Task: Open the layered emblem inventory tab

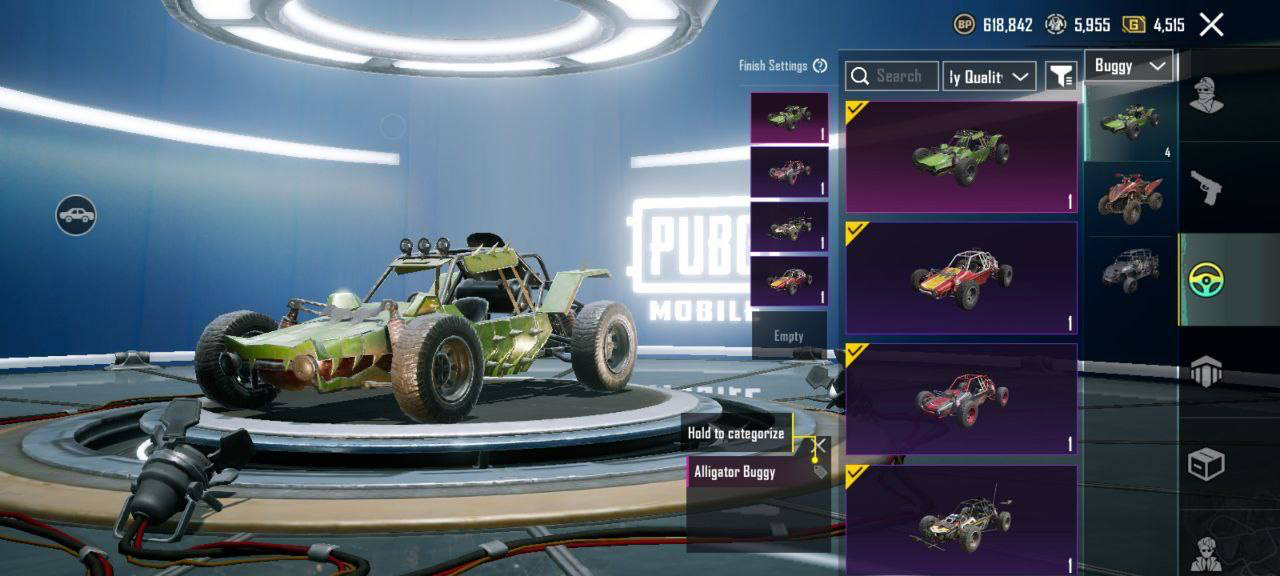Action: [x=1206, y=371]
